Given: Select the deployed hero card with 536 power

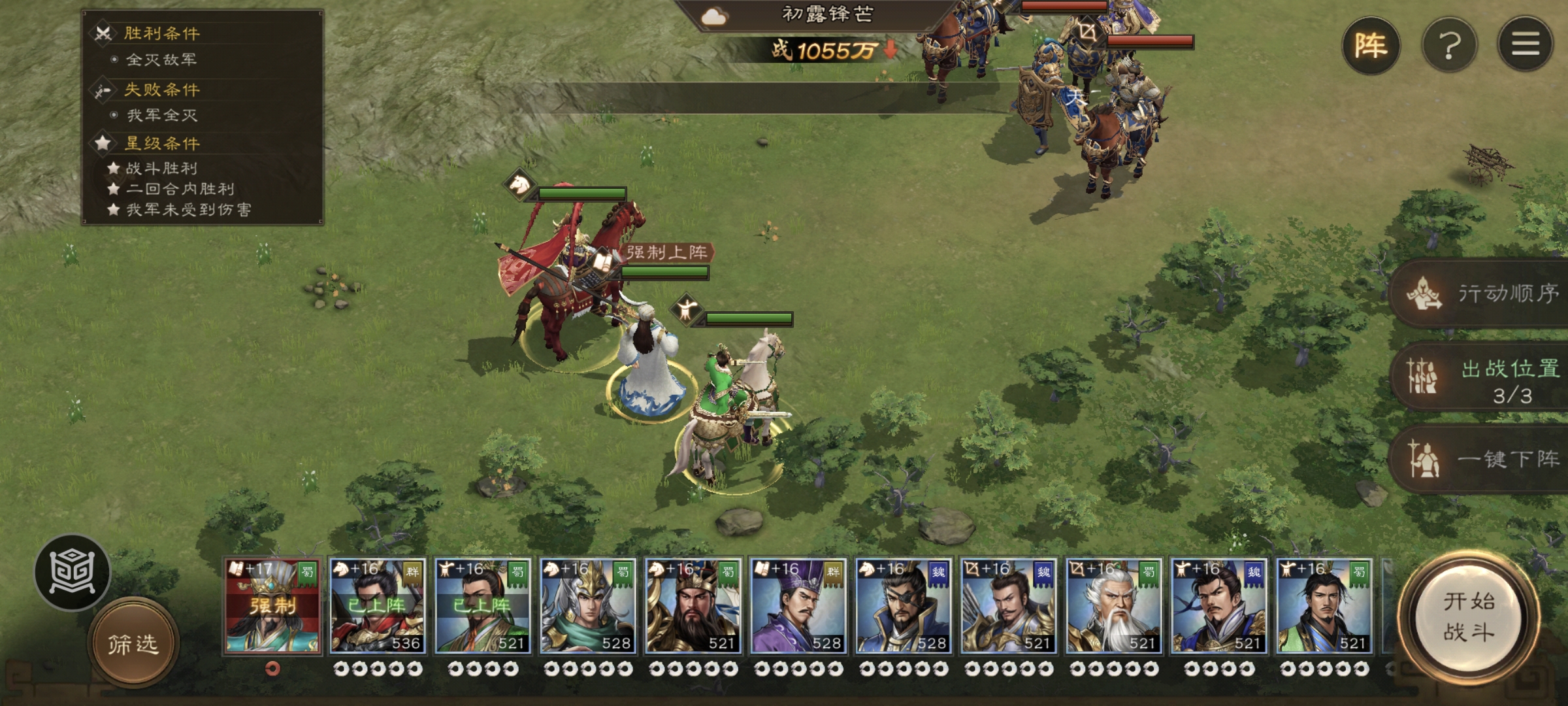Looking at the screenshot, I should [378, 606].
